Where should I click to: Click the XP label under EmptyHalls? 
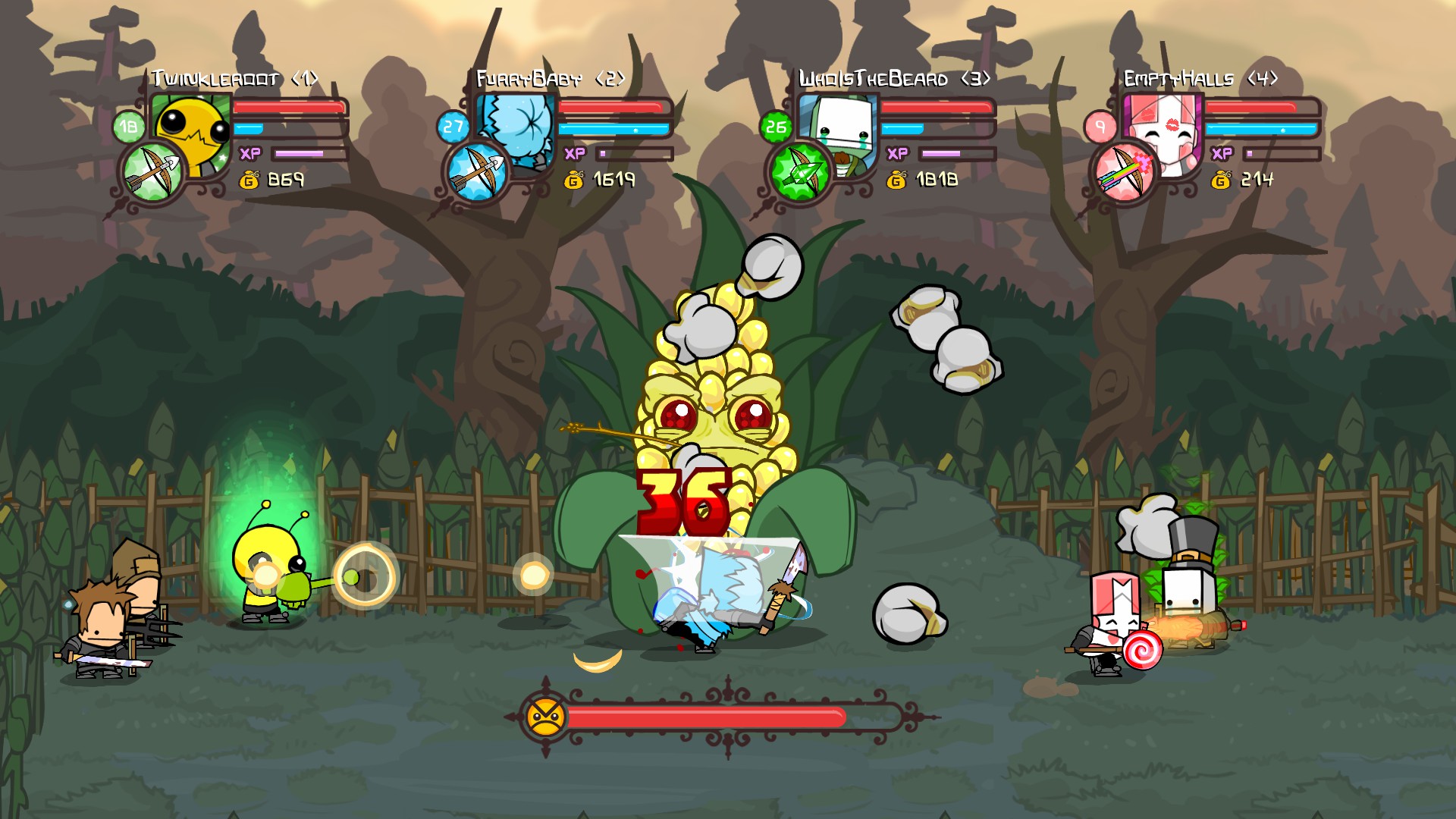click(x=1221, y=152)
